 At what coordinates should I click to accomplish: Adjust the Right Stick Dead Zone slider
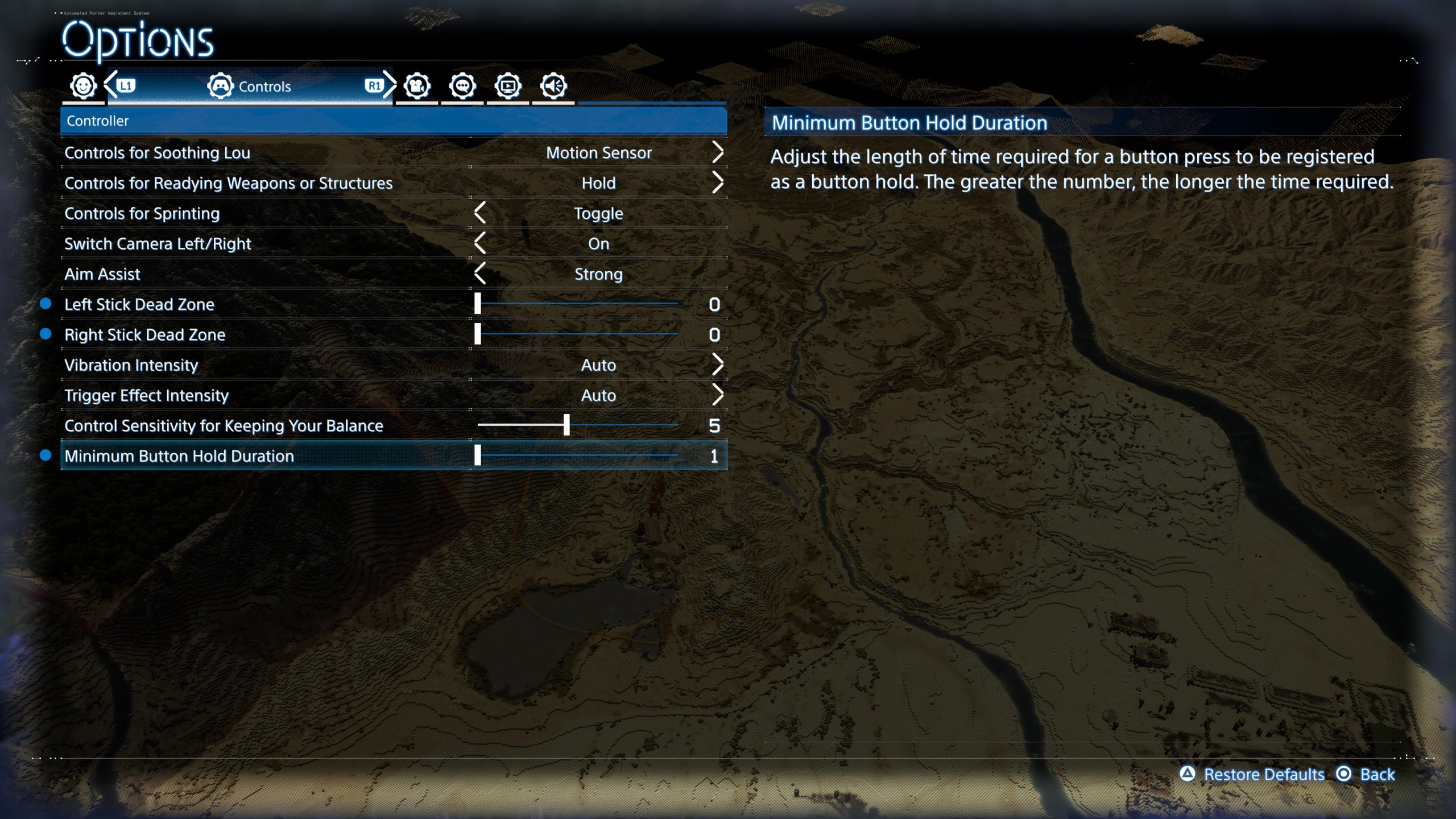[478, 334]
